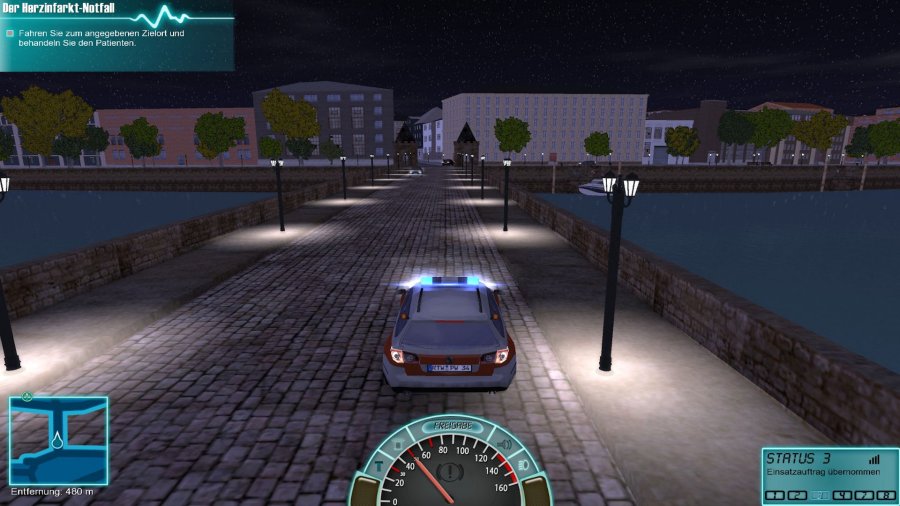This screenshot has height=506, width=900.
Task: Choose status 2 on the radio panel
Action: click(x=797, y=495)
